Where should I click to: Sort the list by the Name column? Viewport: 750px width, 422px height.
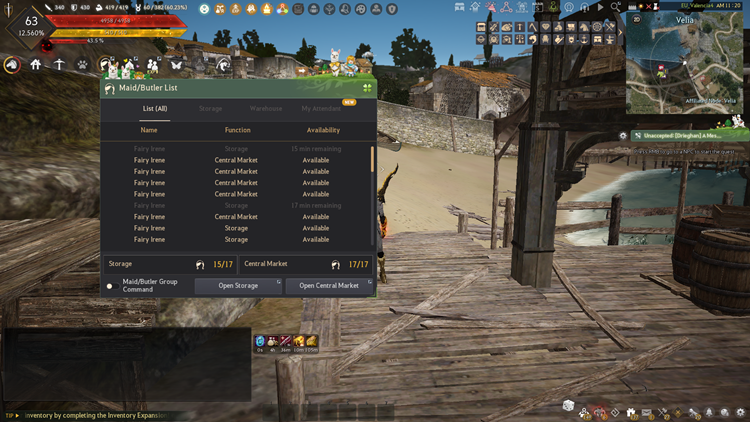149,130
